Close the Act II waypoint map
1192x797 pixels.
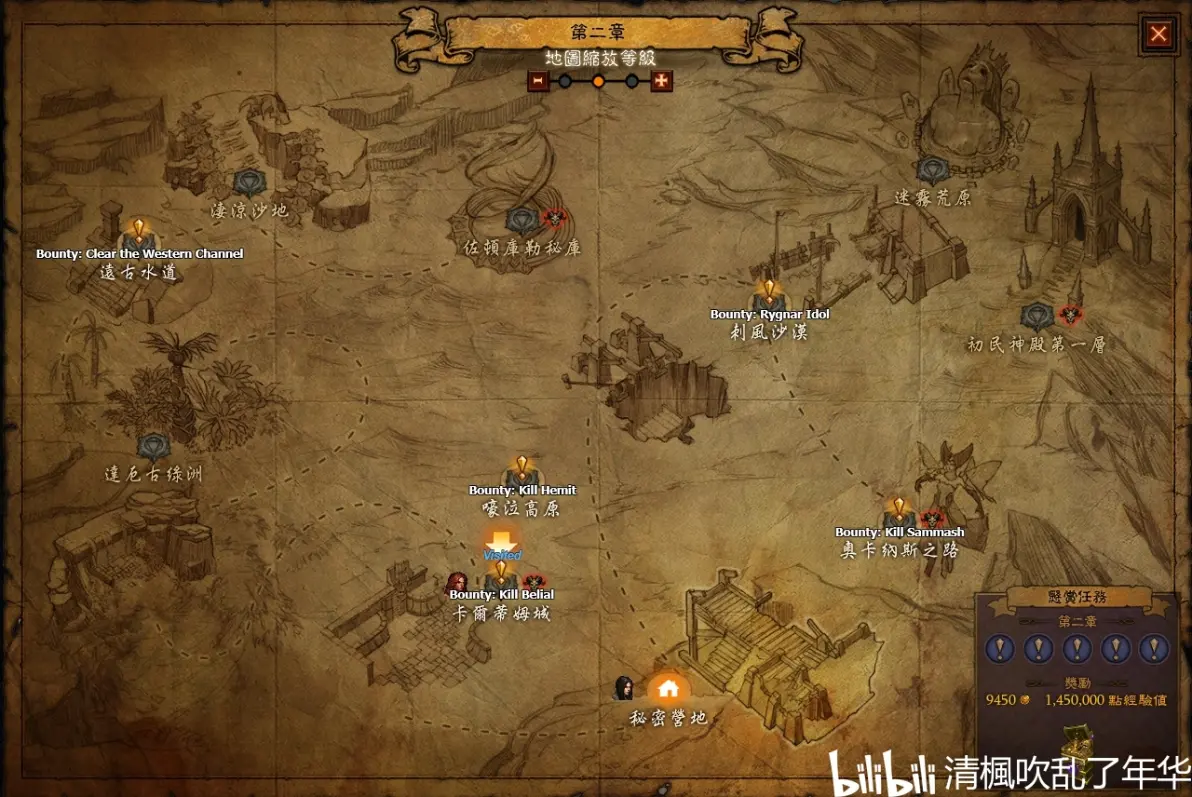1158,34
